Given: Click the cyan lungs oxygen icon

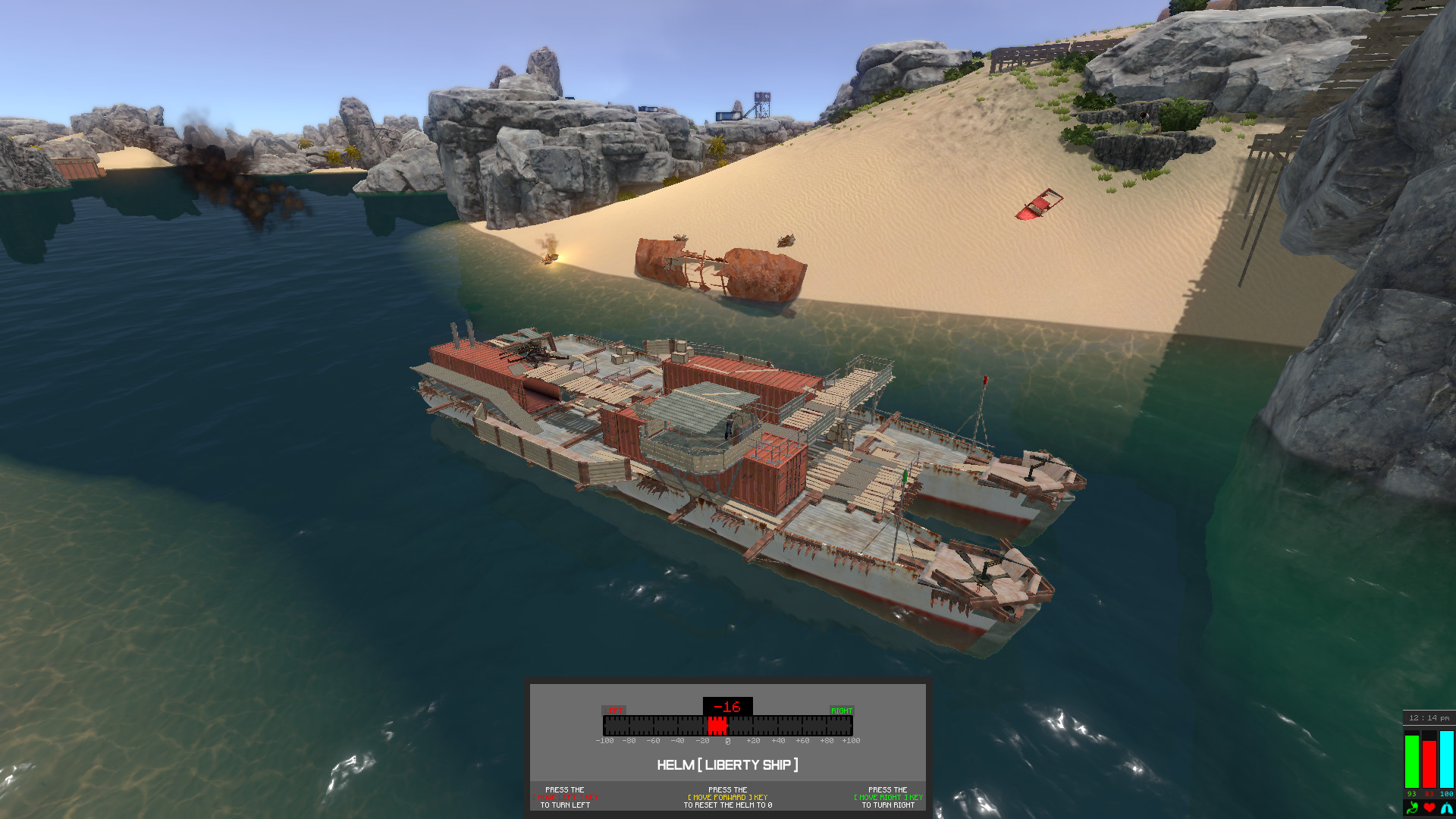Looking at the screenshot, I should pyautogui.click(x=1447, y=808).
